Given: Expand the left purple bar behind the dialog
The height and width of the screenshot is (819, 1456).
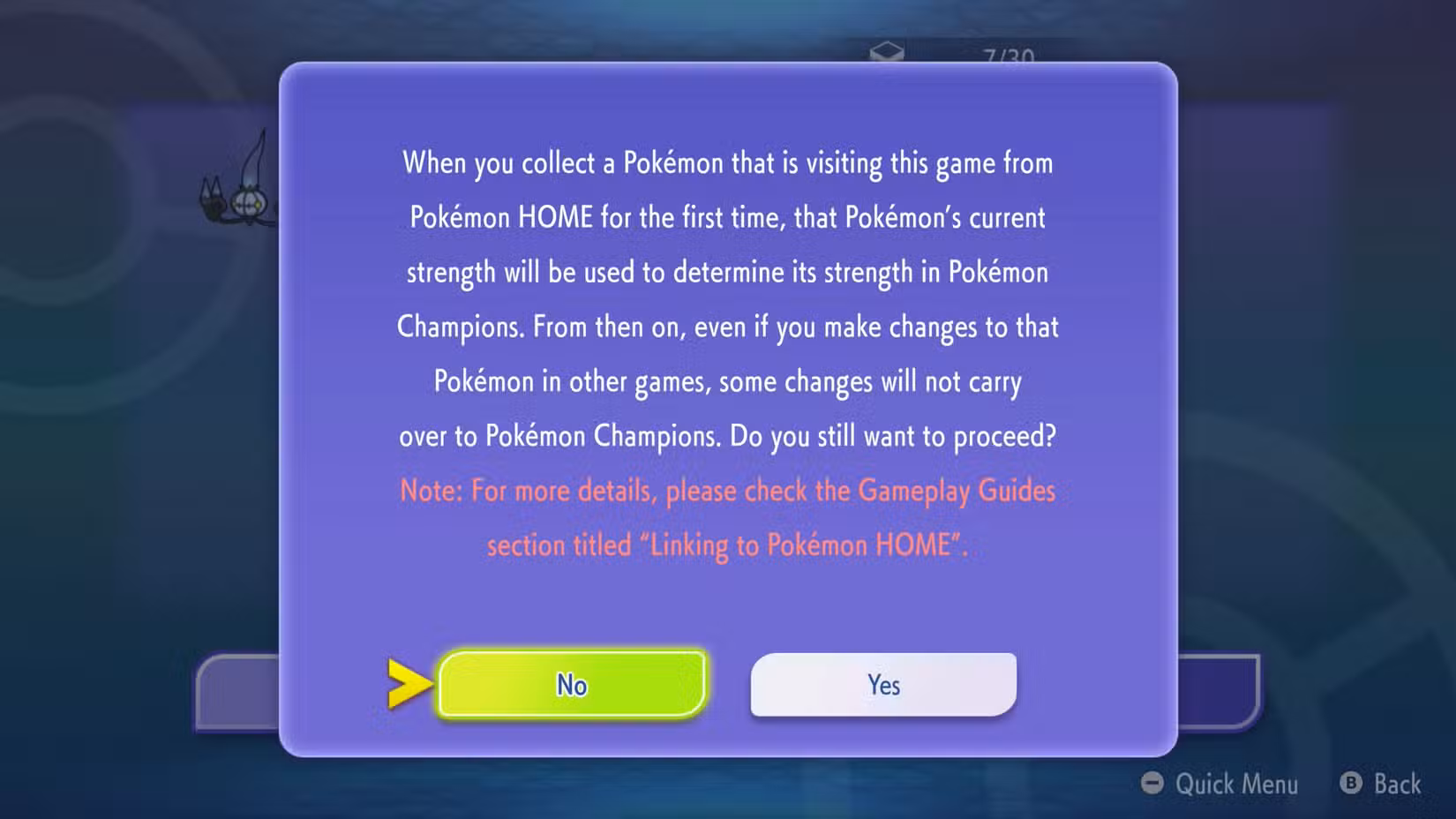Looking at the screenshot, I should [x=238, y=693].
